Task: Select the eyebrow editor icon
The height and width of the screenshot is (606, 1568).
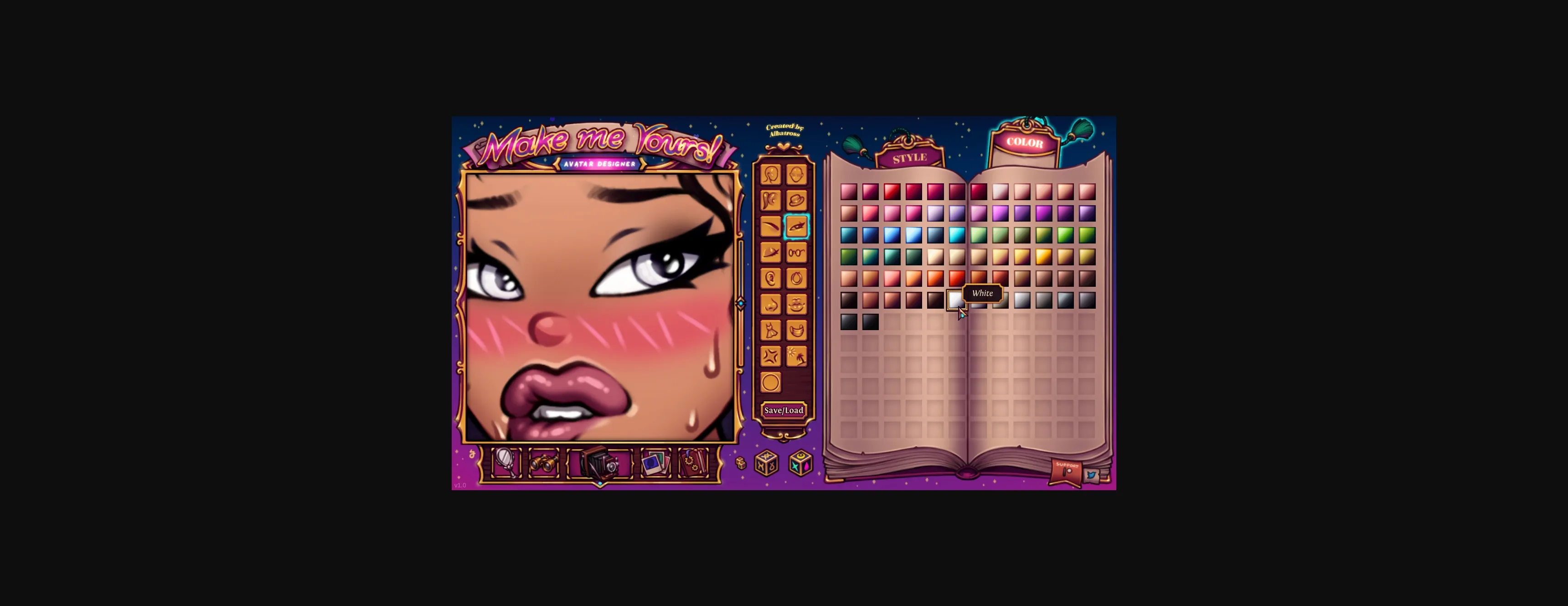Action: click(x=770, y=226)
